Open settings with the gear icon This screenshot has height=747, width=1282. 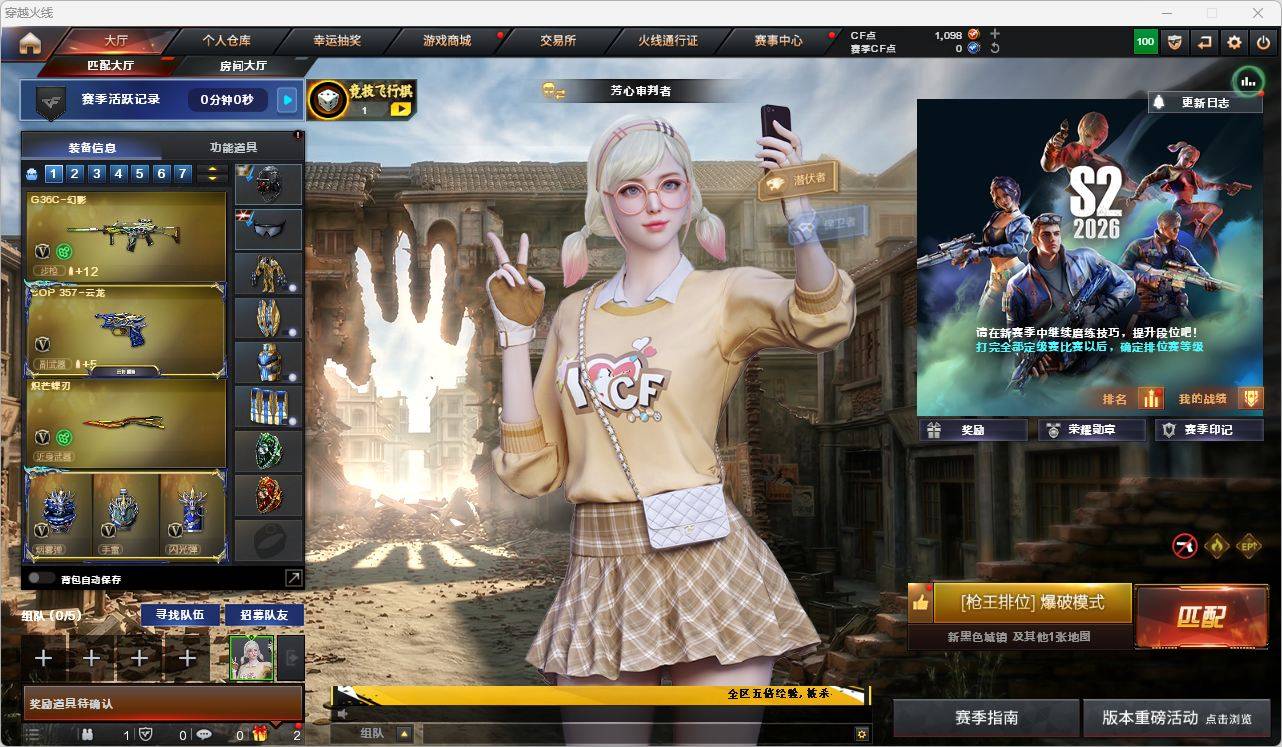(1234, 43)
